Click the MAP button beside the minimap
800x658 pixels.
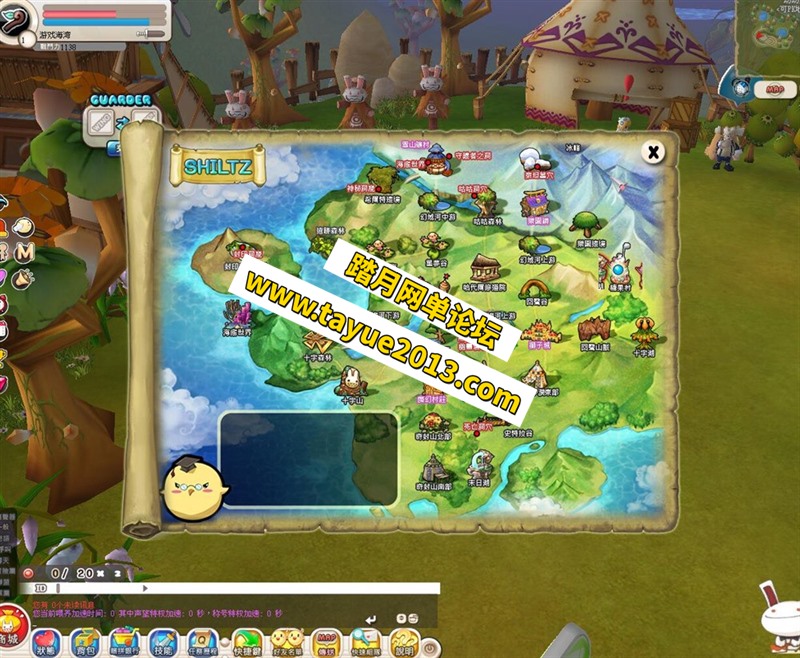(774, 89)
